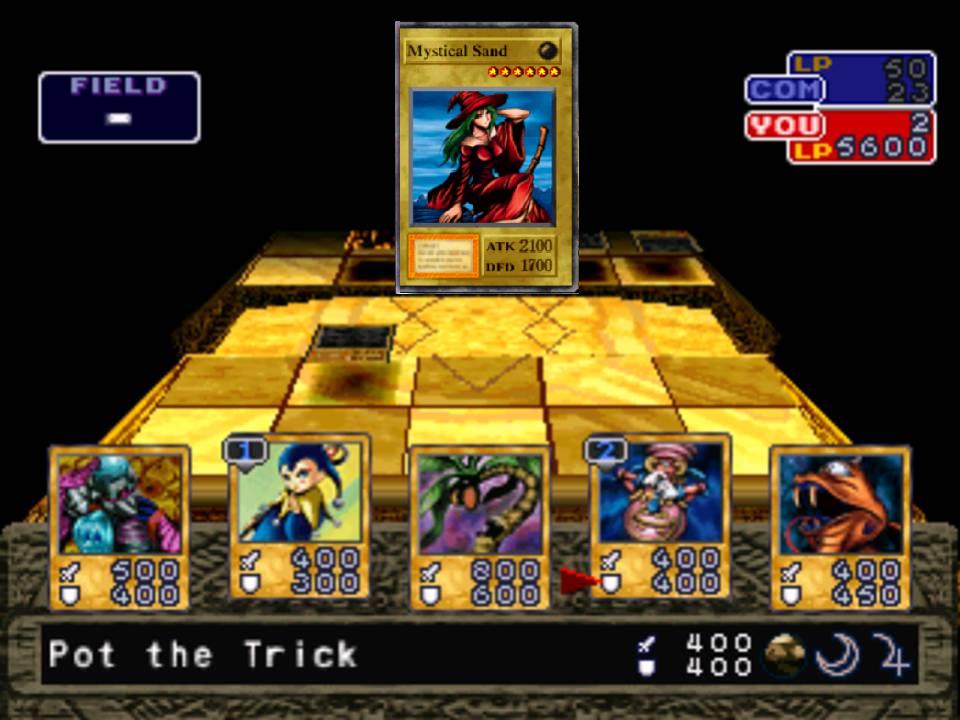Inspect the enlarged Mystical Sand card
The width and height of the screenshot is (960, 720).
pos(487,158)
